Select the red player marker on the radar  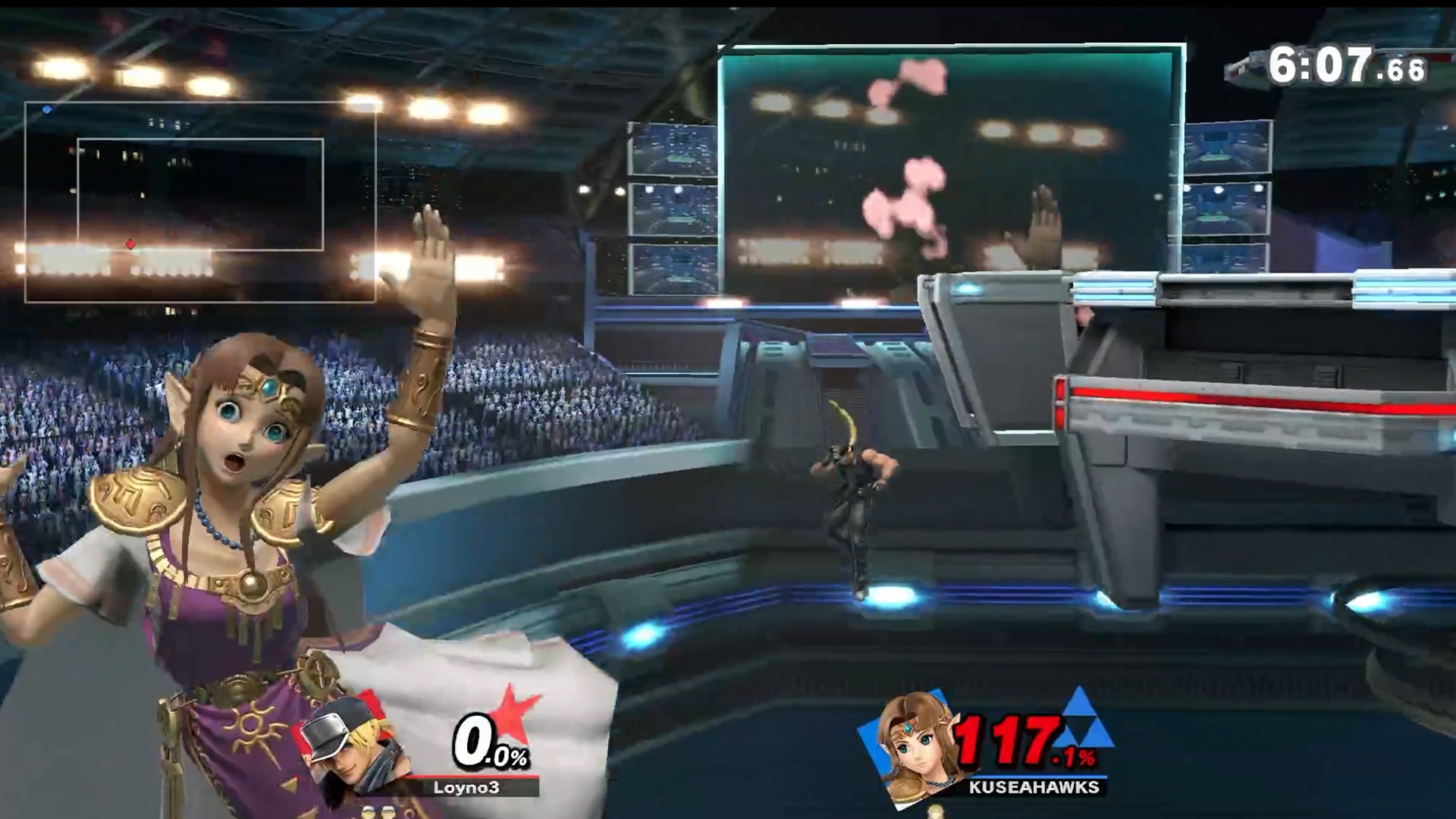130,244
